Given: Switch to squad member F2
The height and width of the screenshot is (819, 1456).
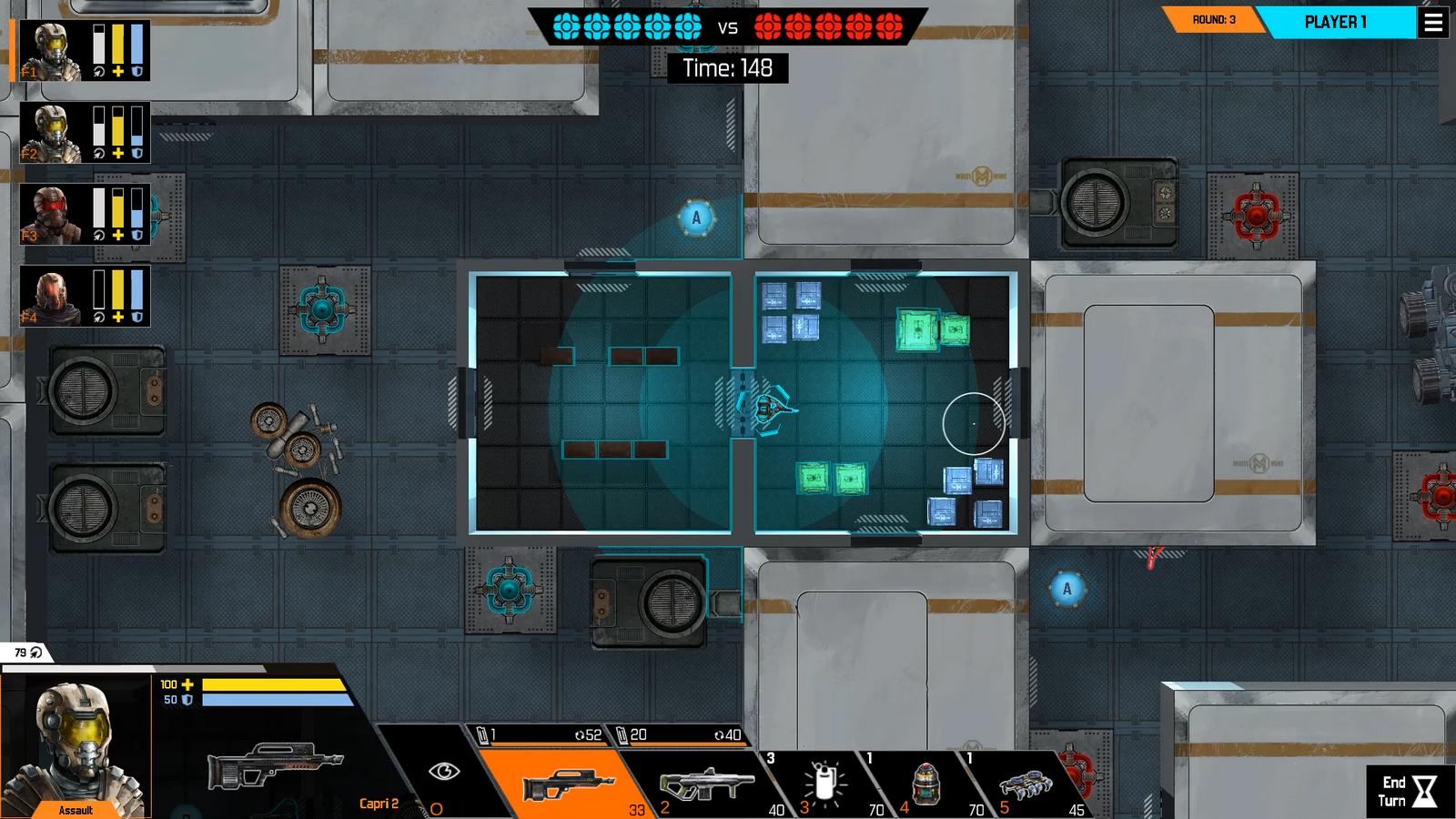Looking at the screenshot, I should tap(51, 133).
